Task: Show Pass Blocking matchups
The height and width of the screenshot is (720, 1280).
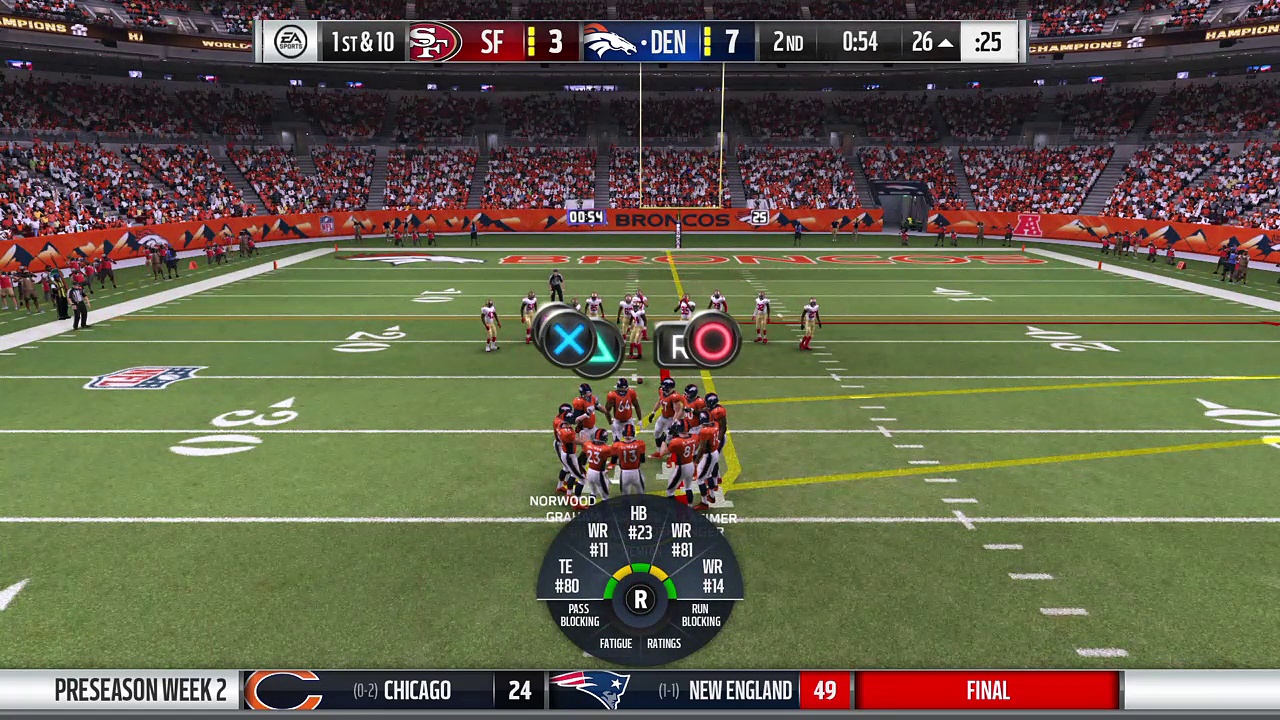Action: (x=580, y=615)
